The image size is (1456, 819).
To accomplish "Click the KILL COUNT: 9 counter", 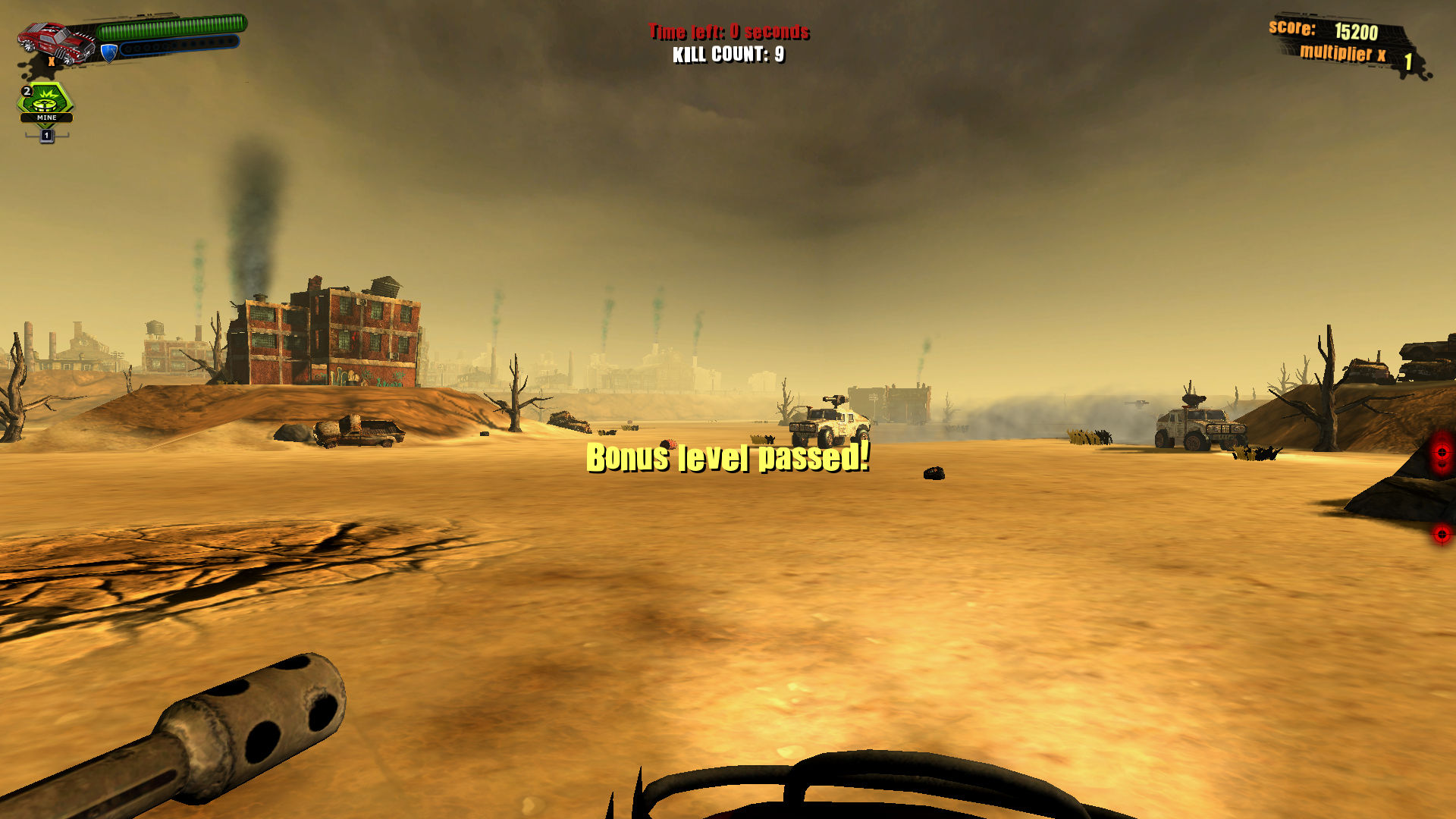I will [729, 54].
